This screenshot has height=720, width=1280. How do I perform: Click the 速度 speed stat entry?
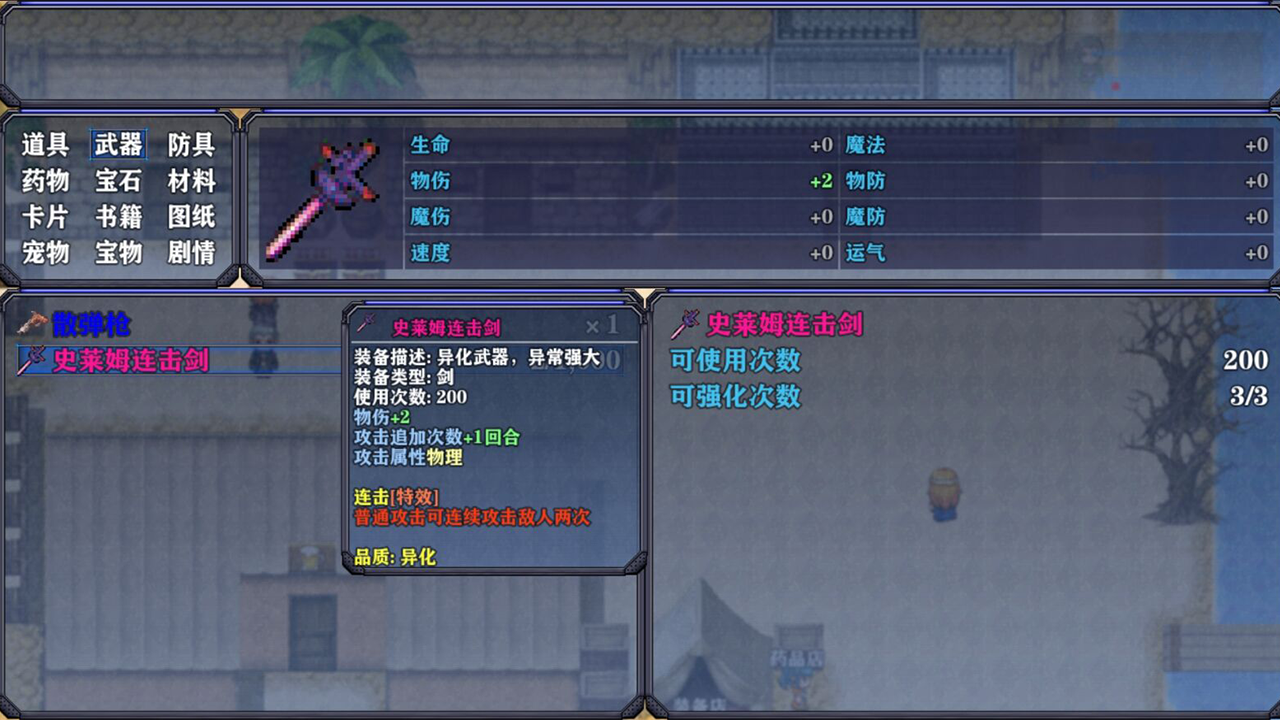[430, 253]
